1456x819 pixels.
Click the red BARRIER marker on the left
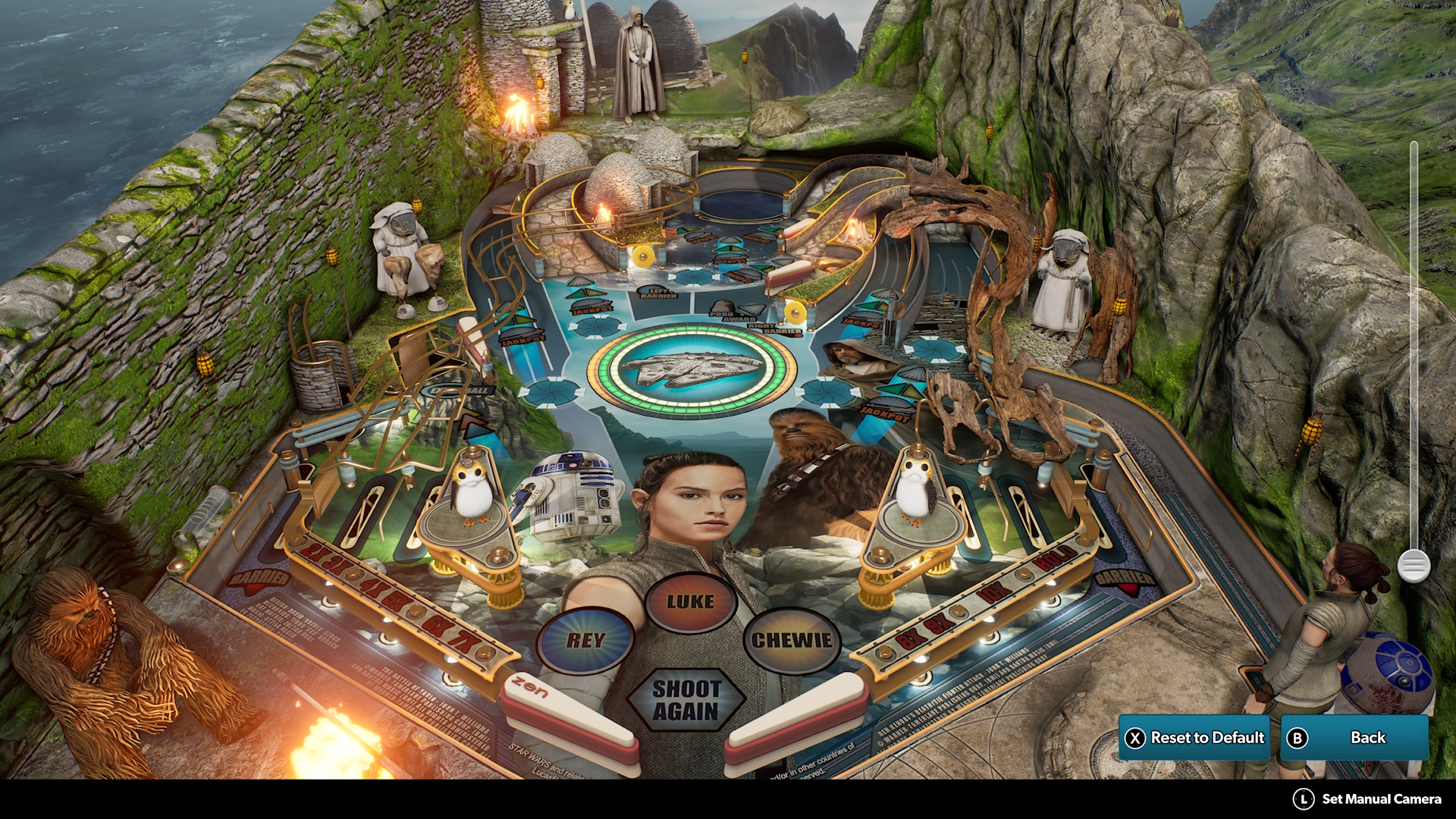click(257, 580)
